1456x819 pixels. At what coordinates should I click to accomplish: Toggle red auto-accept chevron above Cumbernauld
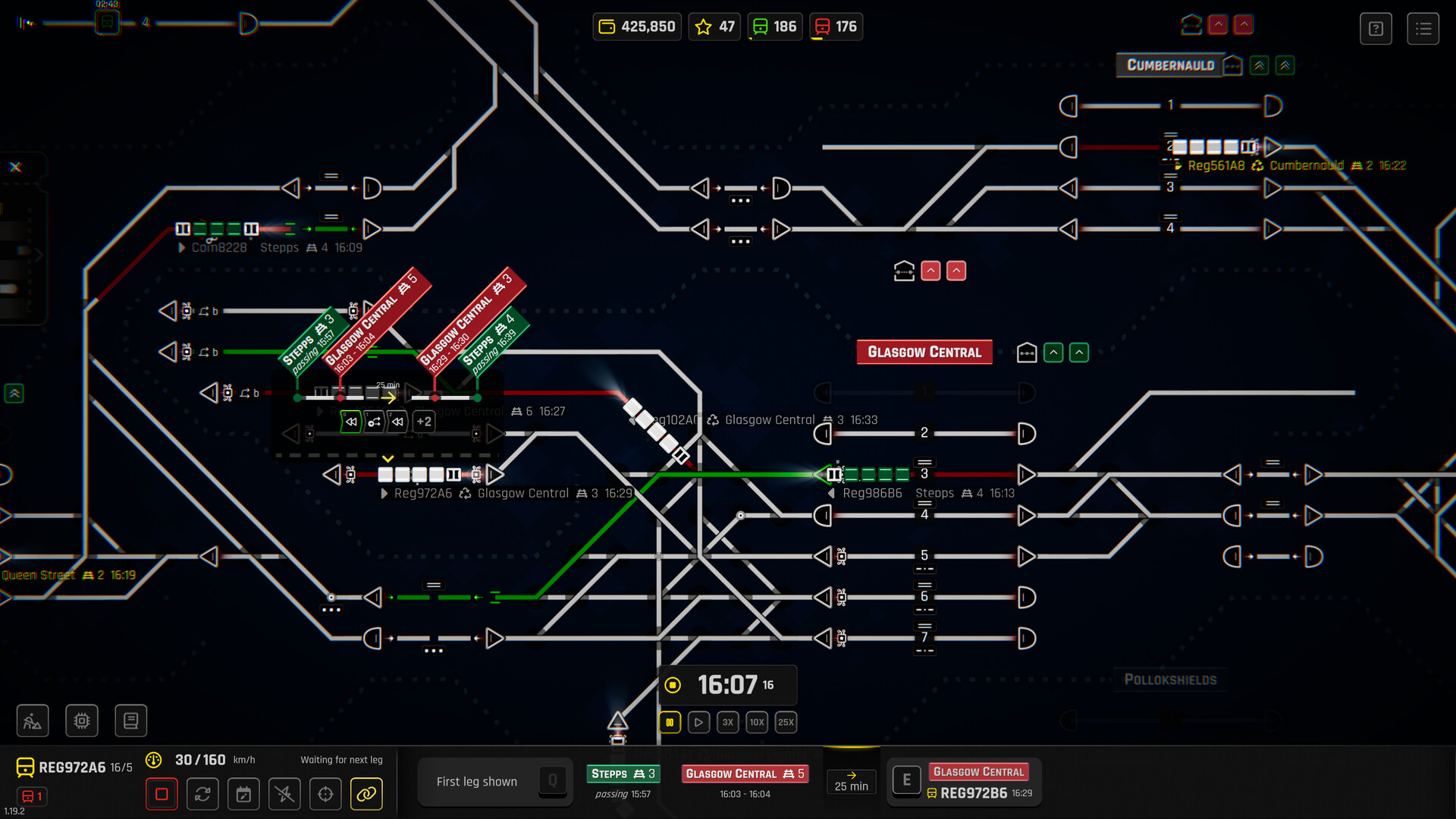[x=1219, y=24]
